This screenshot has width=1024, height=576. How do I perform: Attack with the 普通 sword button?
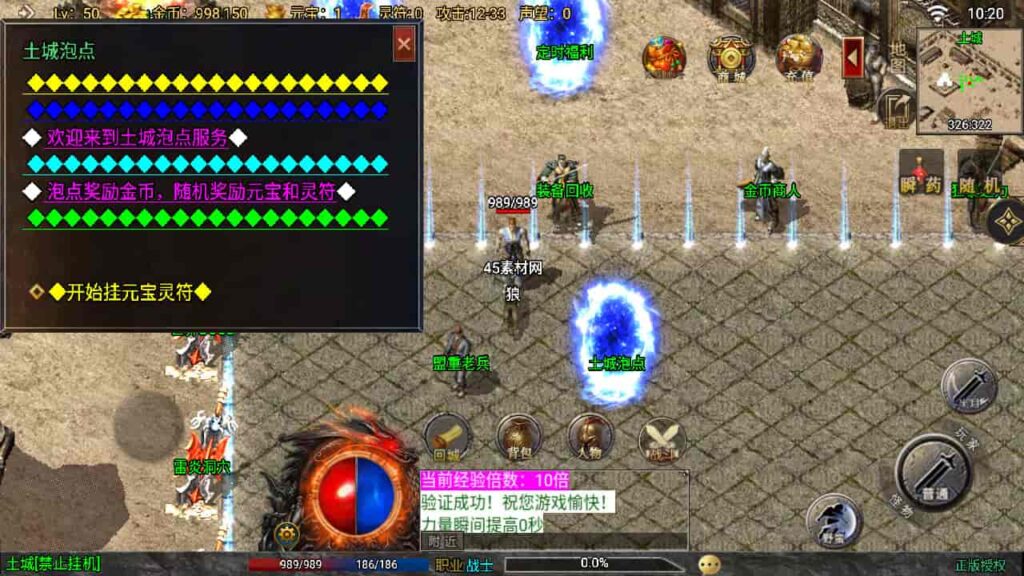pyautogui.click(x=933, y=472)
